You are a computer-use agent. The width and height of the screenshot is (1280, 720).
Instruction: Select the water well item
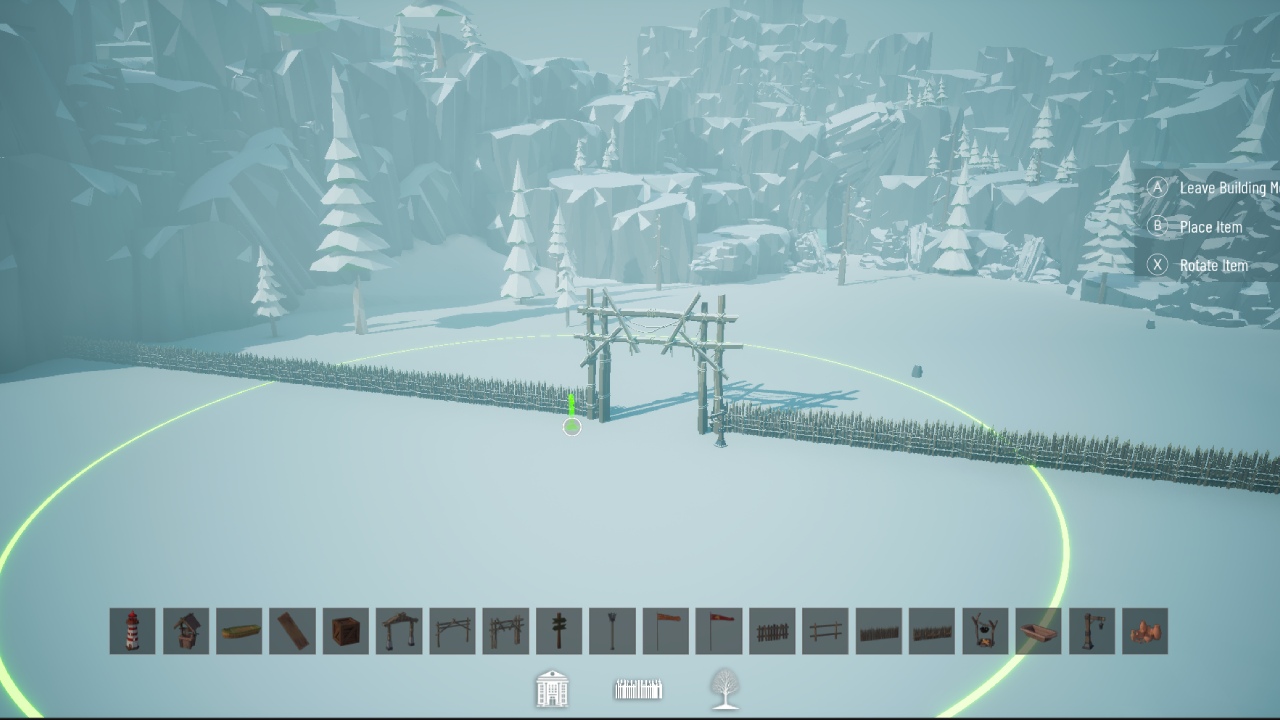pyautogui.click(x=186, y=630)
